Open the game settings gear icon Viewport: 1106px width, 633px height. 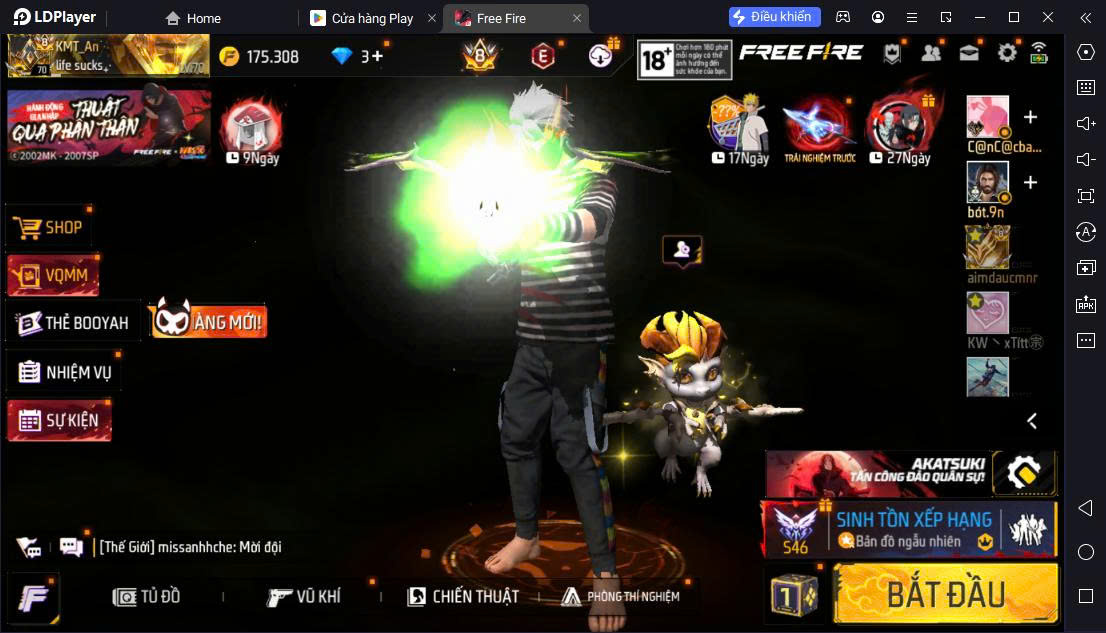click(1007, 54)
